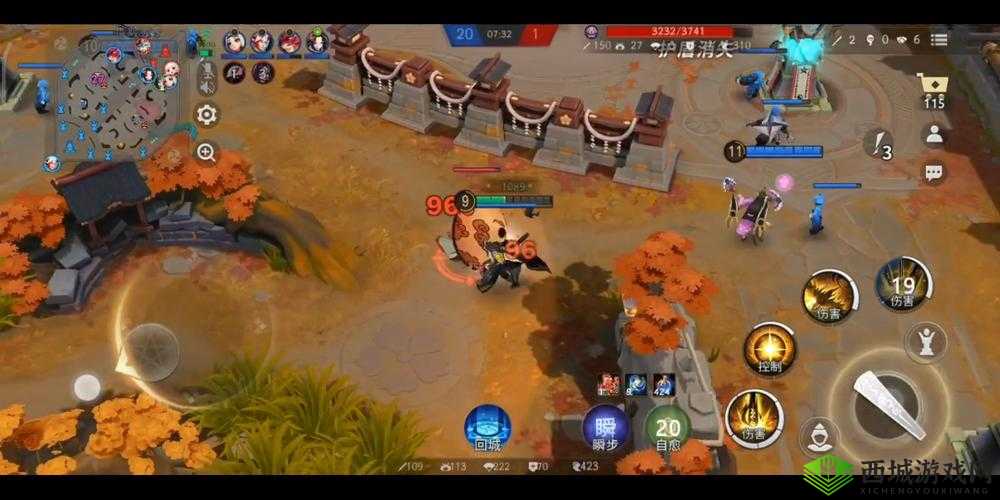Screen dimensions: 1000x500
Task: Activate the 控制 control skill
Action: (769, 350)
